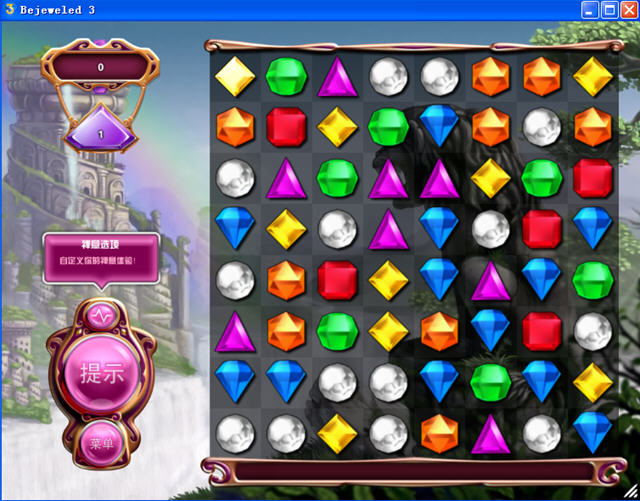
Task: Open the 菜单 menu button
Action: pyautogui.click(x=101, y=443)
